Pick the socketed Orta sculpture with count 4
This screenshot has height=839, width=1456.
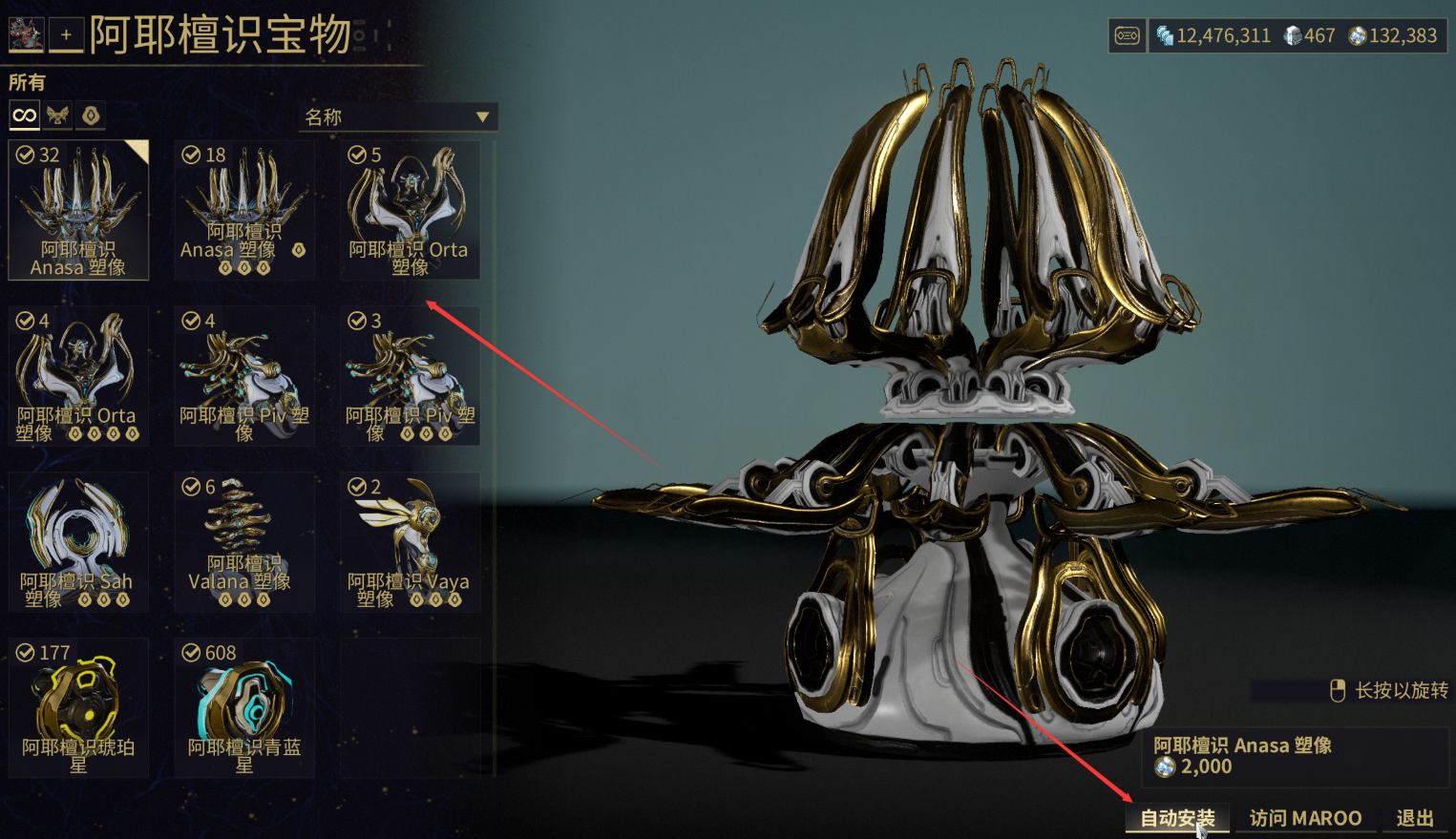point(78,376)
